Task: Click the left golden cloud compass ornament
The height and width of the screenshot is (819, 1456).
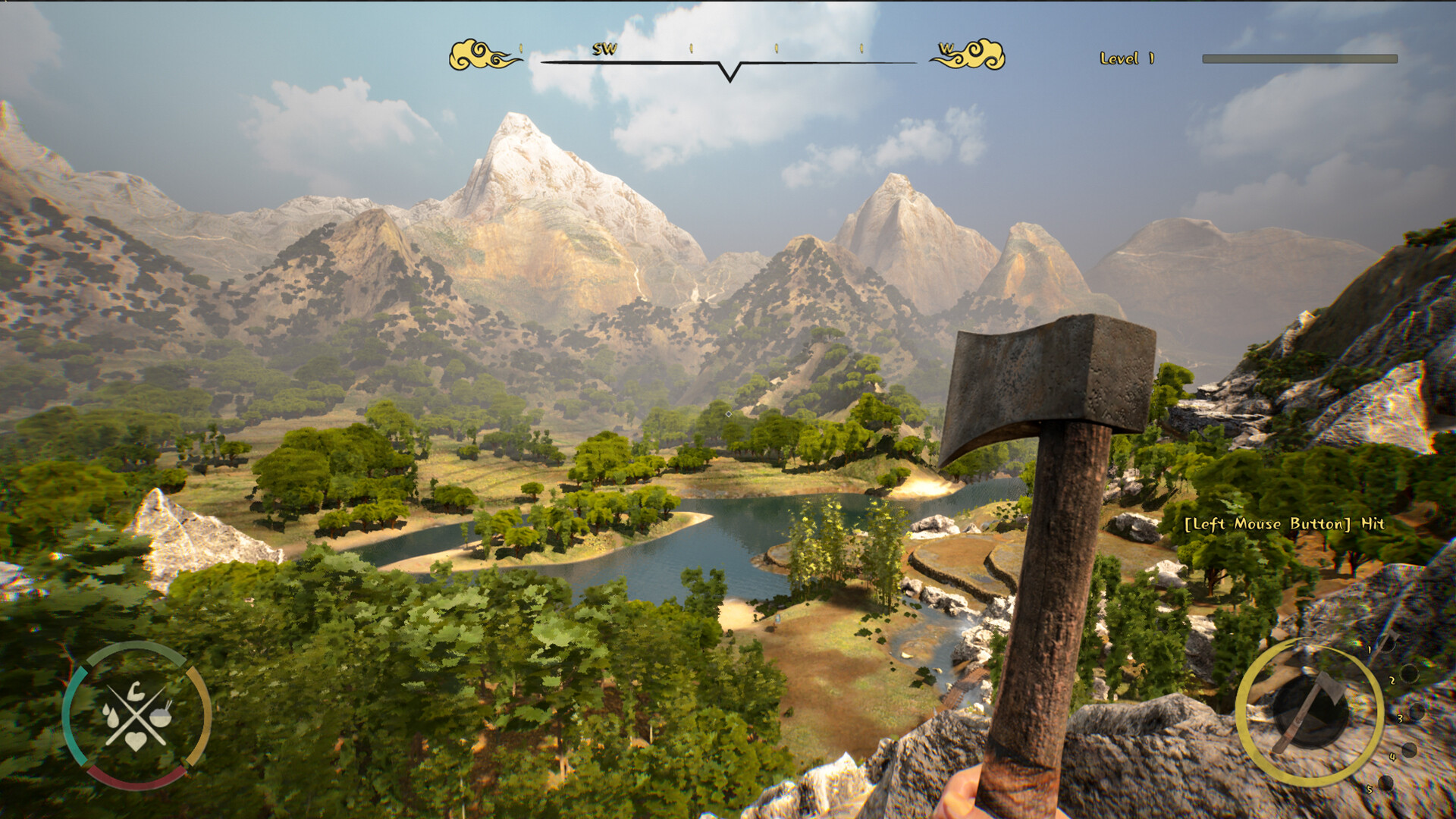Action: 479,54
